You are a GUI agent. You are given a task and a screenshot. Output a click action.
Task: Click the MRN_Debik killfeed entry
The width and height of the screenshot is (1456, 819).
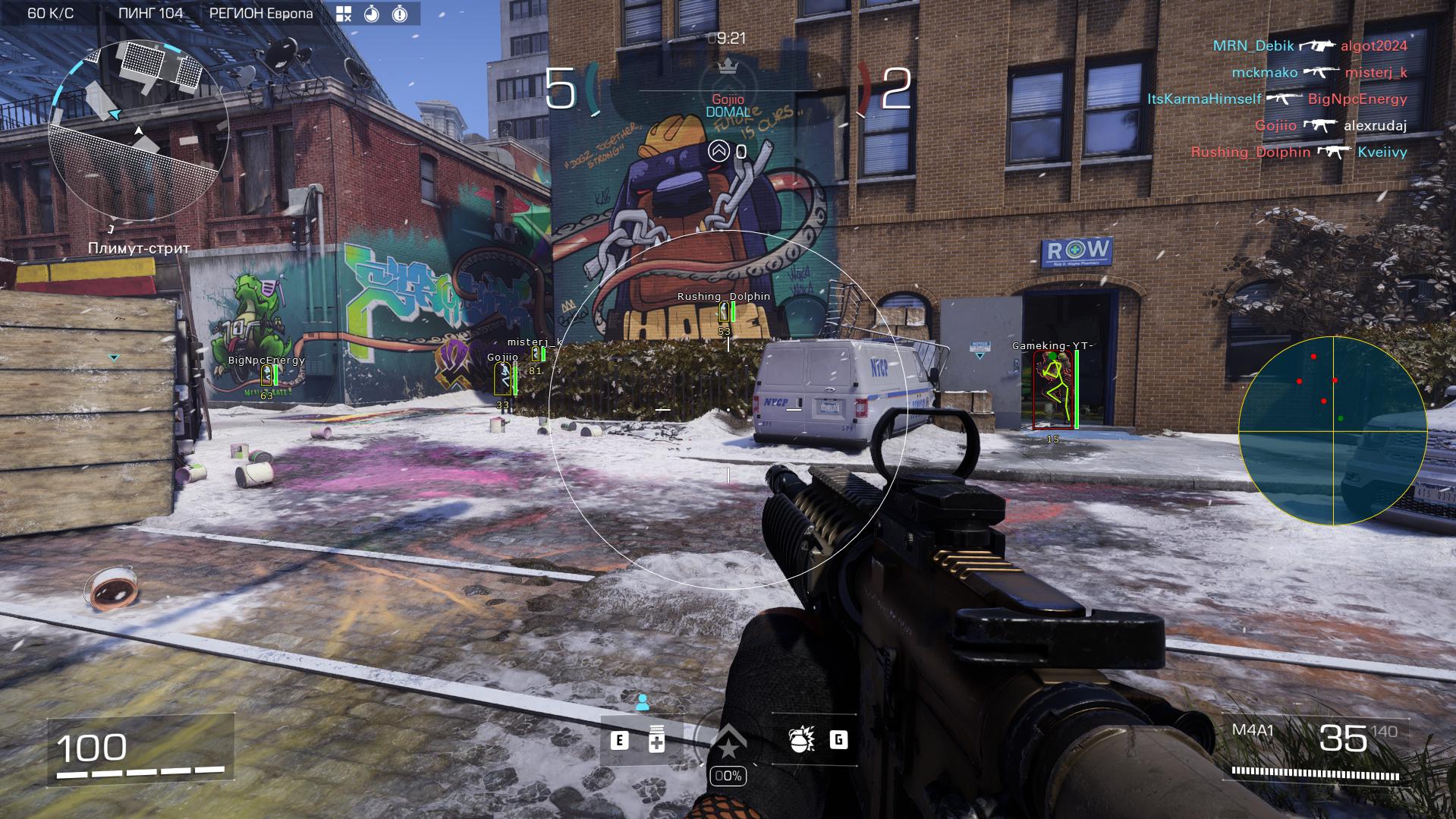click(x=1253, y=46)
